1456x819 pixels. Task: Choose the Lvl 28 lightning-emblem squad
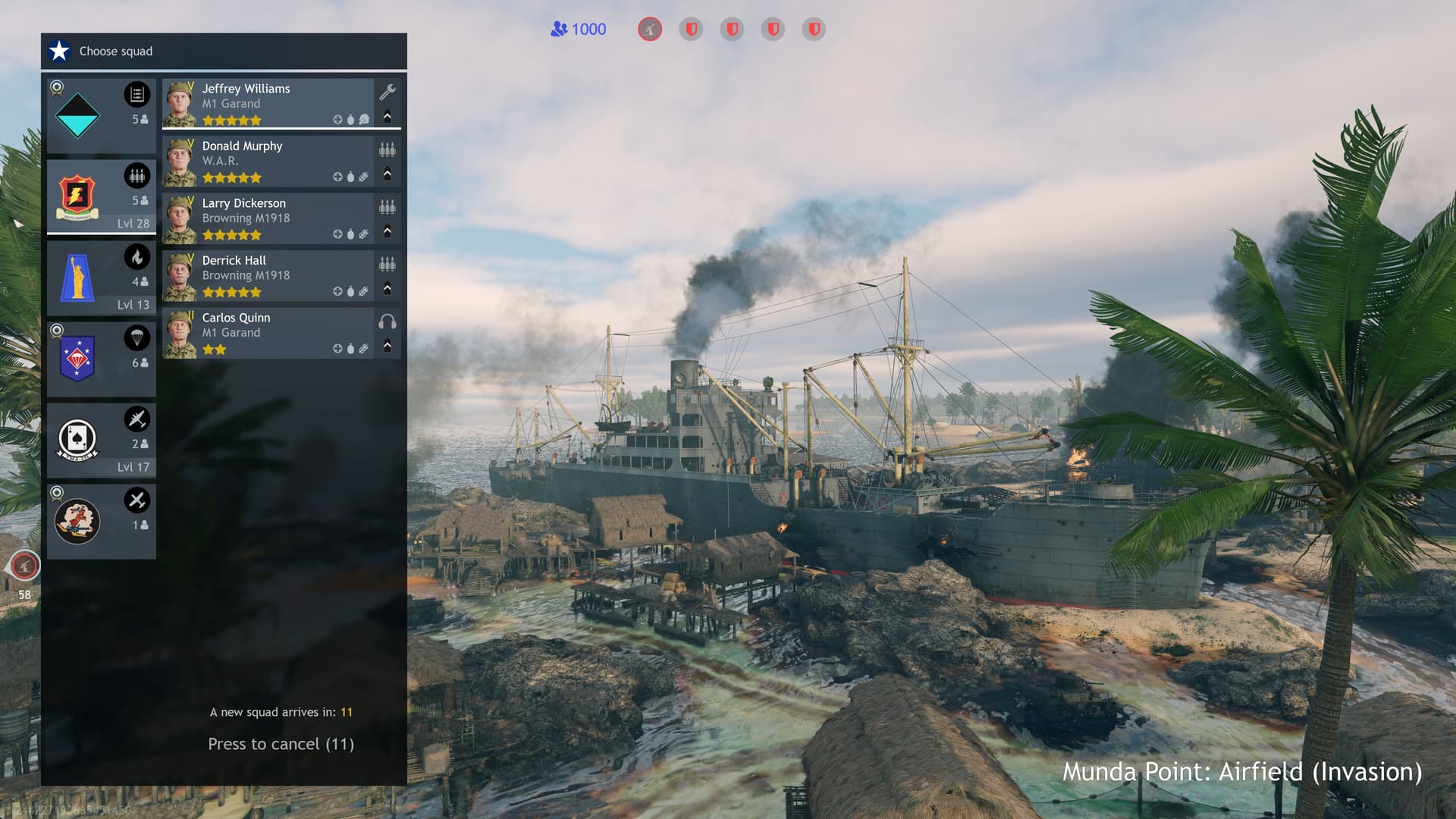pyautogui.click(x=101, y=196)
